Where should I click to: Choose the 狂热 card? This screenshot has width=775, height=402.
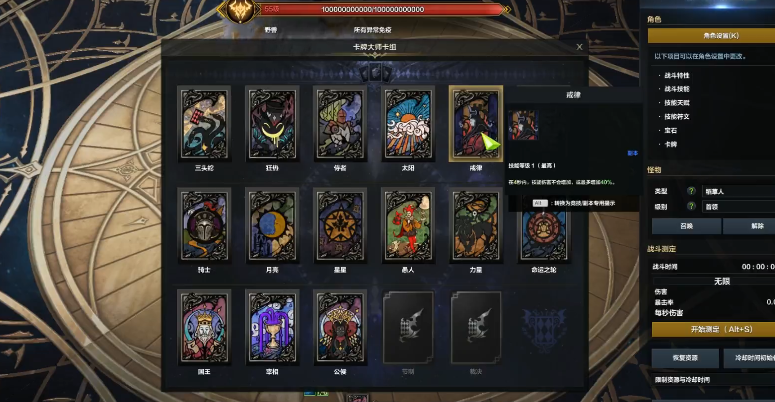point(272,124)
